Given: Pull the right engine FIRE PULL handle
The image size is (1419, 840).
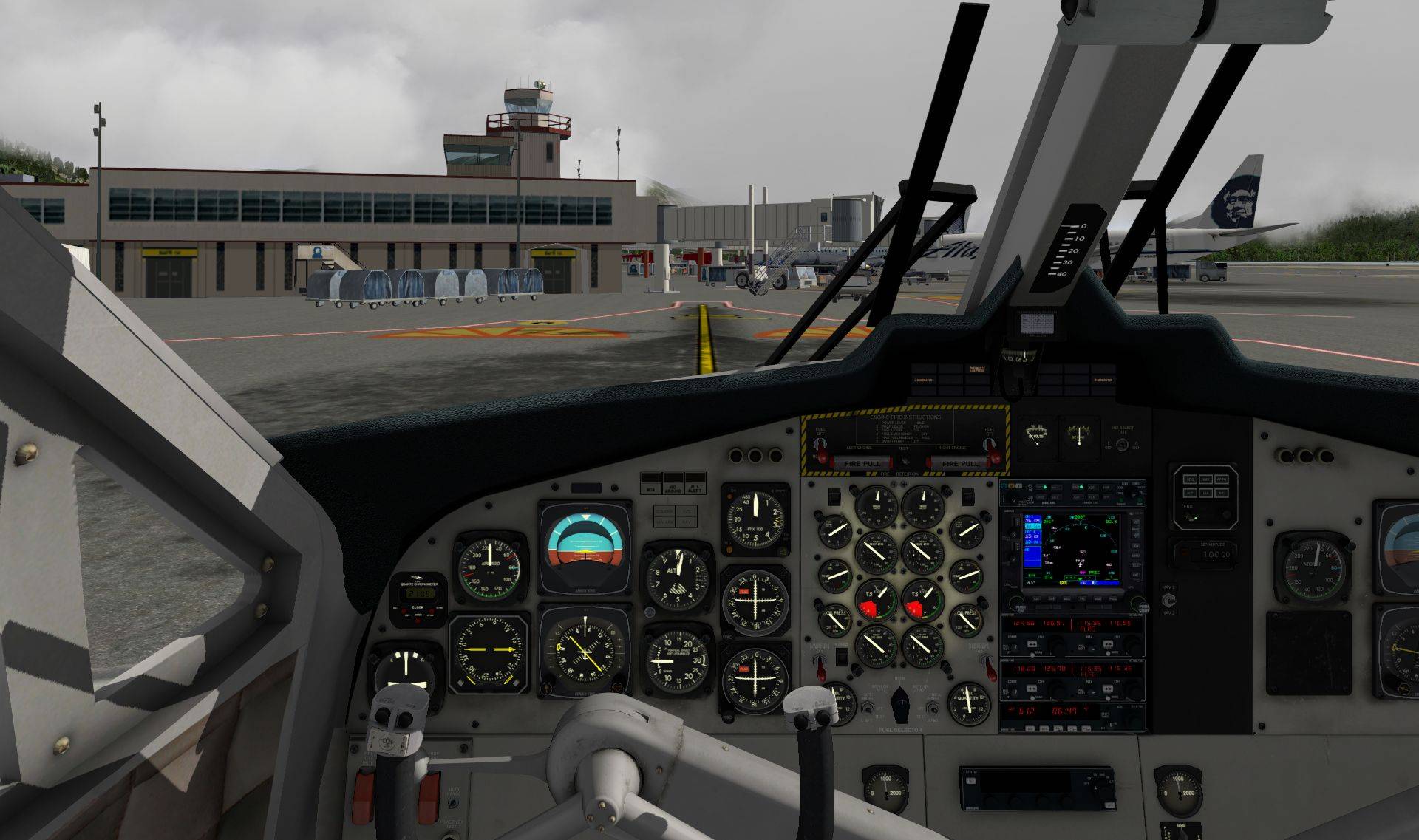Looking at the screenshot, I should click(960, 463).
